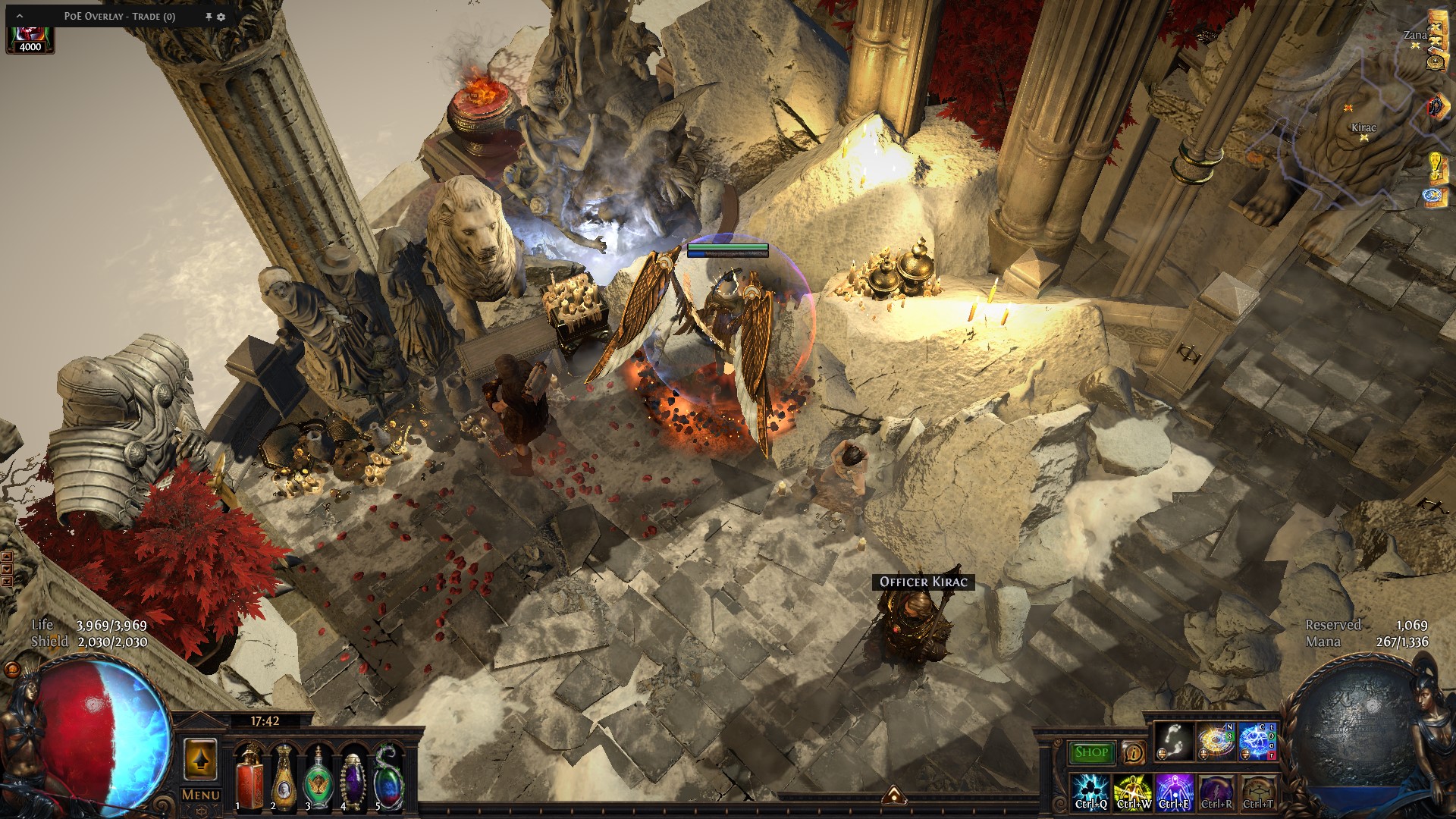Image resolution: width=1456 pixels, height=819 pixels.
Task: Select the golden orb skill slot
Action: 1216,741
